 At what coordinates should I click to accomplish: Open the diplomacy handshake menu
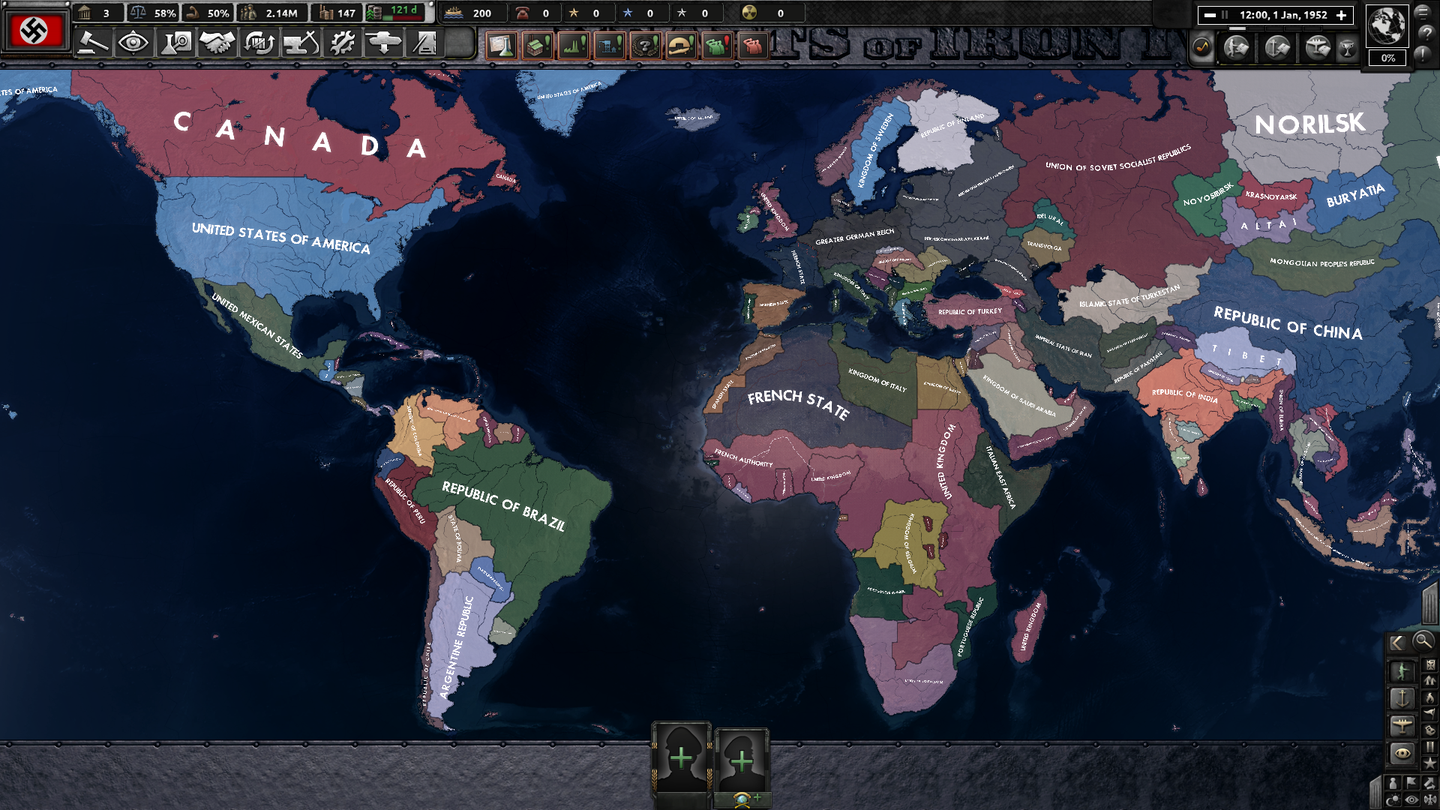pos(217,43)
